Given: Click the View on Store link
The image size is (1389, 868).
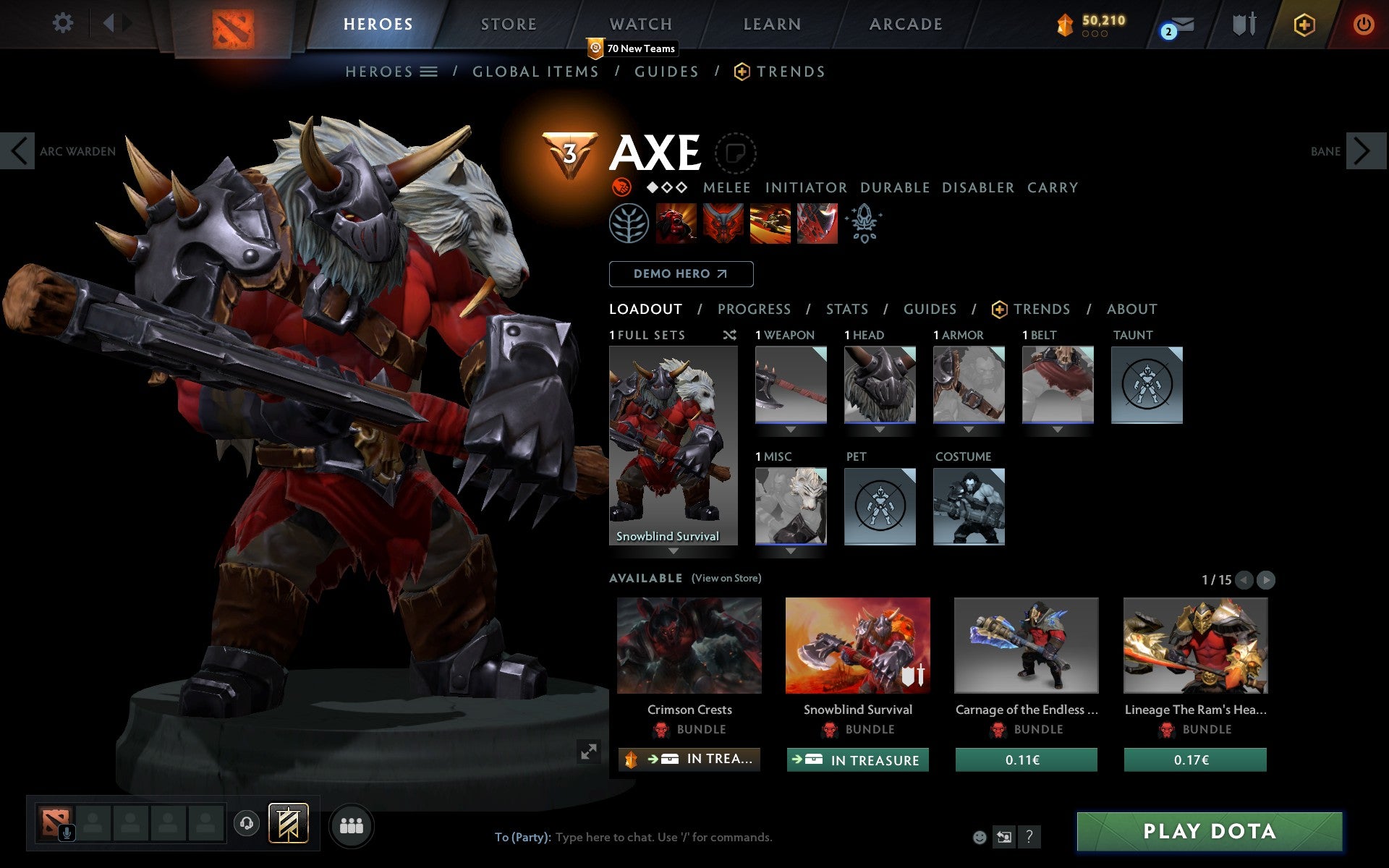Looking at the screenshot, I should pyautogui.click(x=726, y=578).
